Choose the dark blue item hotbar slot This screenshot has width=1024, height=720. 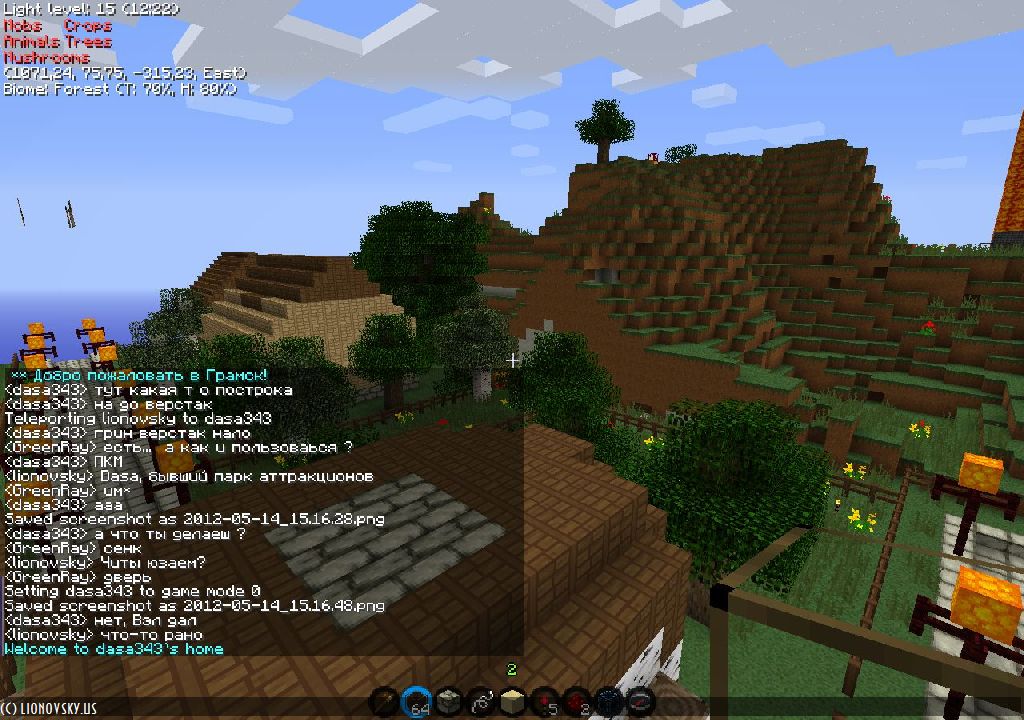click(608, 702)
